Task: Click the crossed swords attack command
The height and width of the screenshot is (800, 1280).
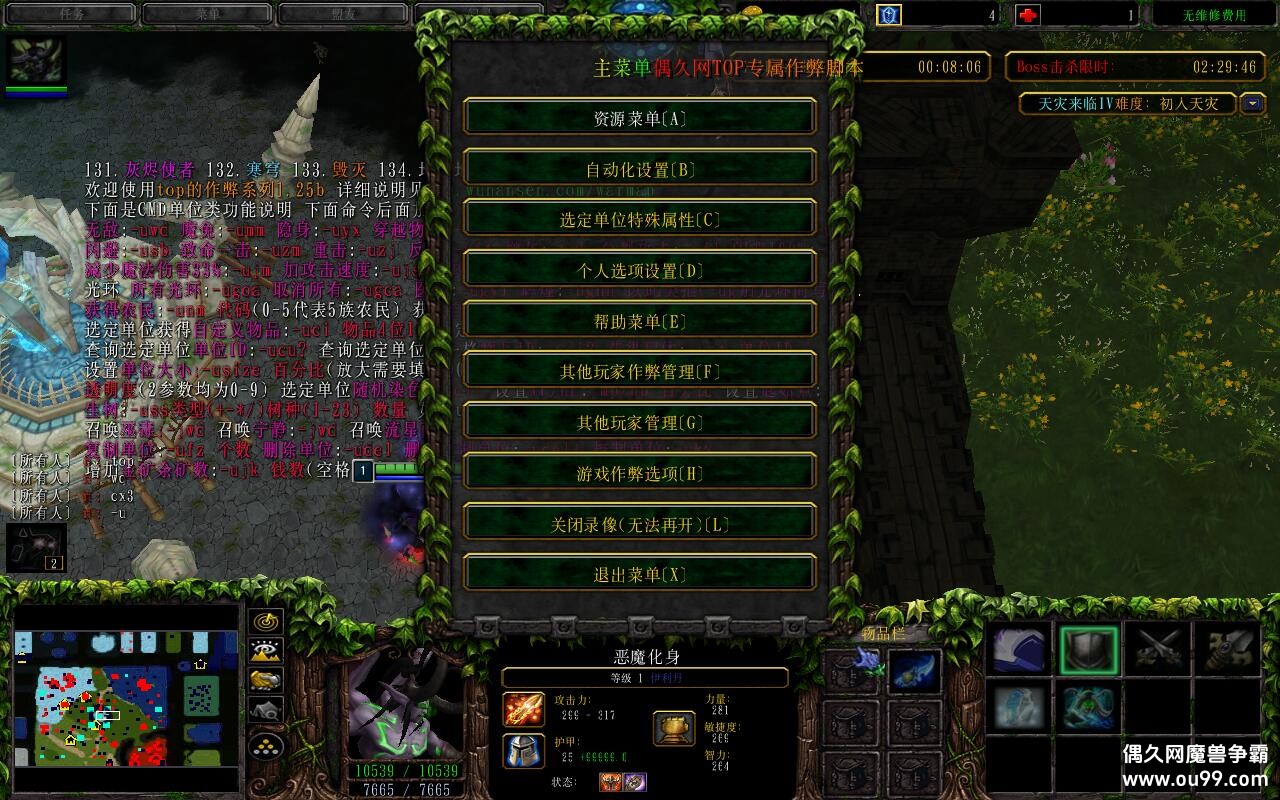Action: 1158,651
